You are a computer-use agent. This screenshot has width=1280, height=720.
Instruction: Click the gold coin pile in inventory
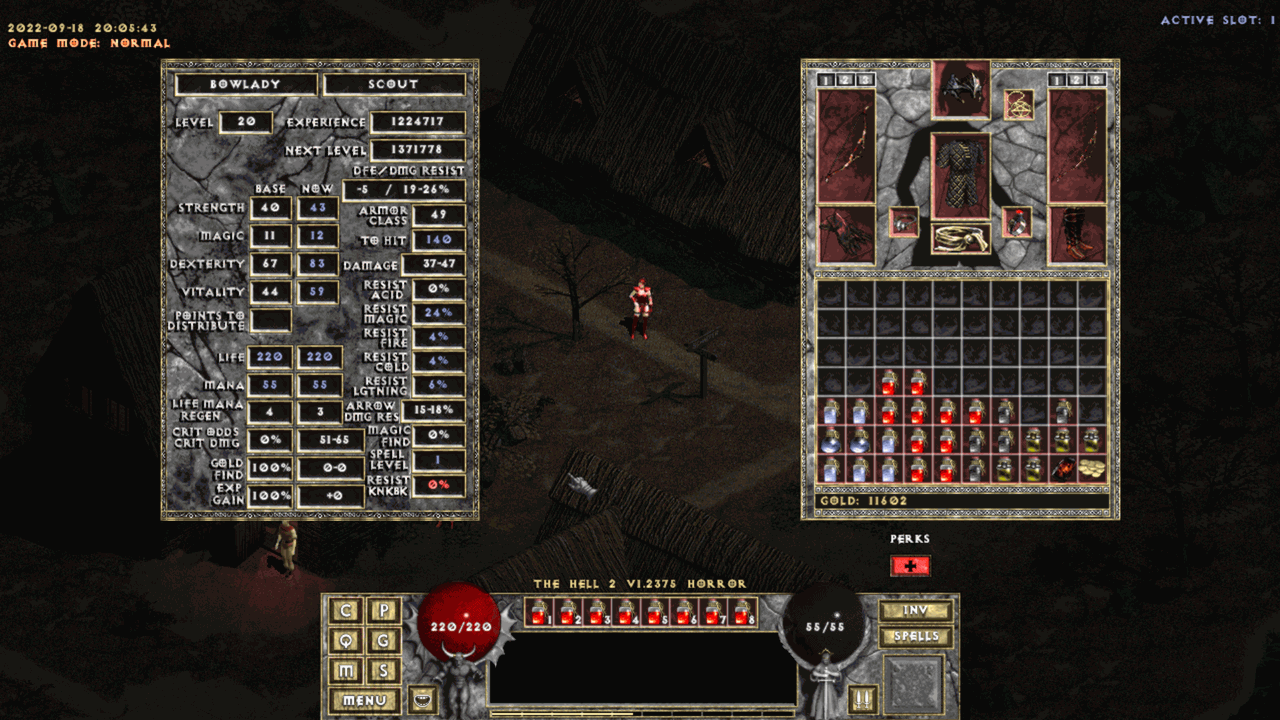[1093, 469]
